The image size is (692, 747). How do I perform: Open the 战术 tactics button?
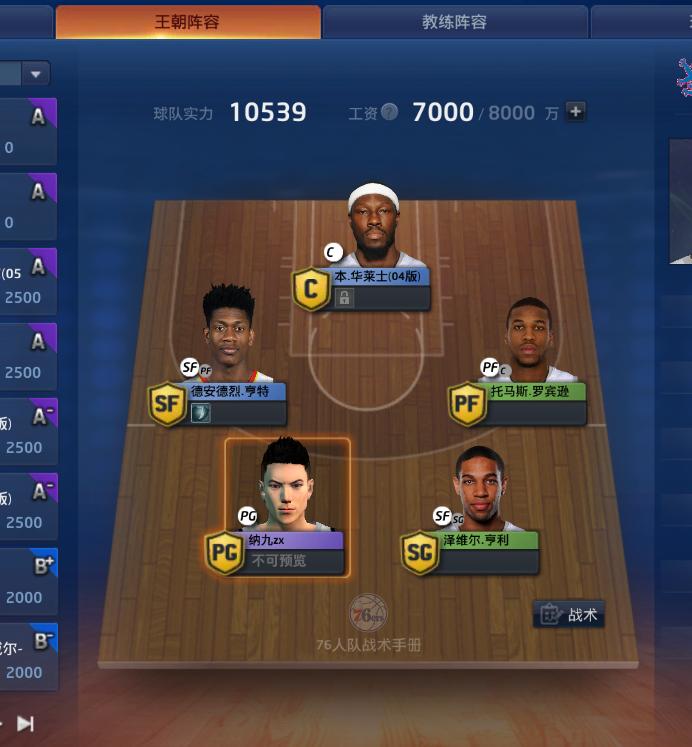569,614
